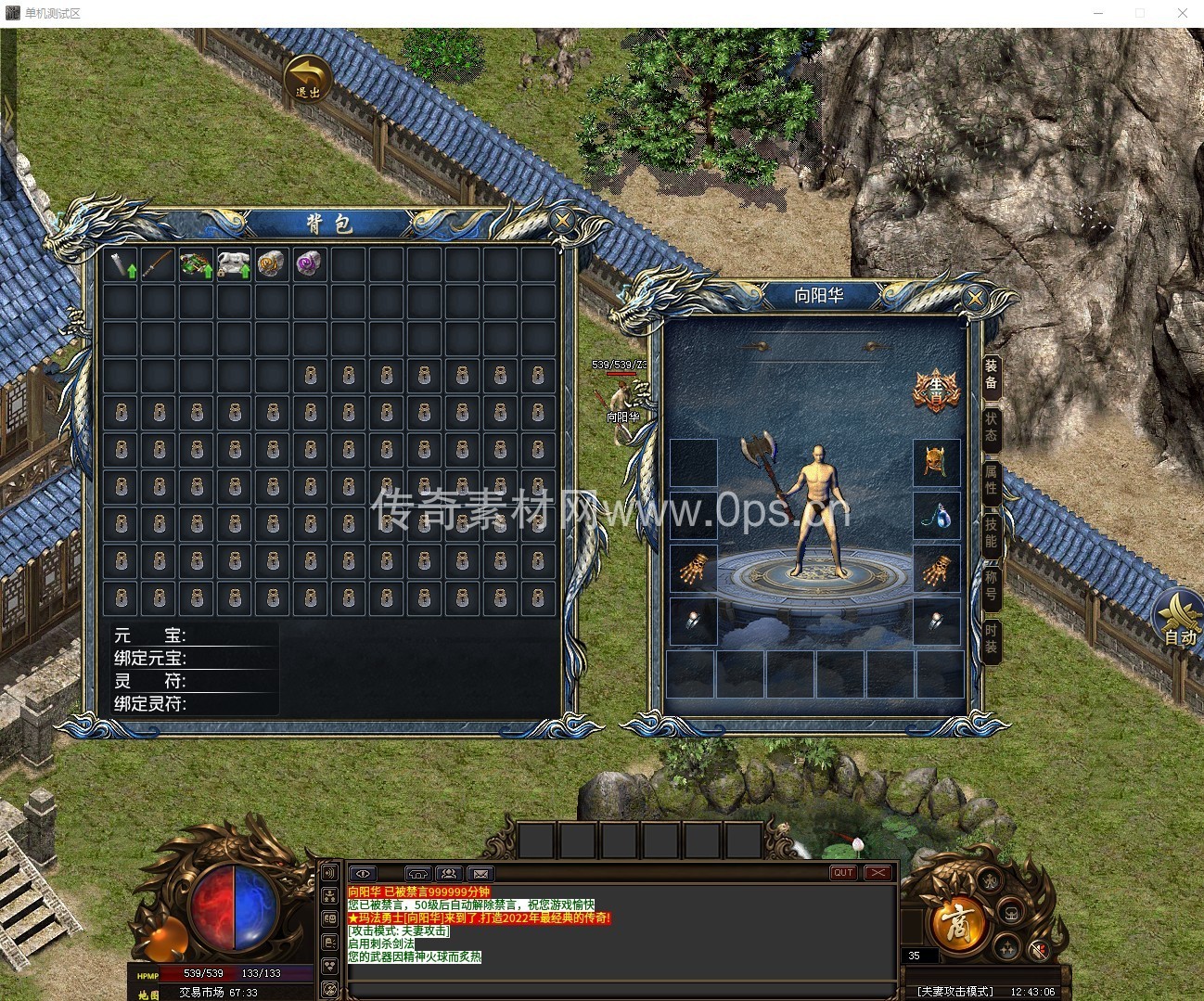
Task: Choose the green armor item in the bag
Action: pyautogui.click(x=196, y=264)
